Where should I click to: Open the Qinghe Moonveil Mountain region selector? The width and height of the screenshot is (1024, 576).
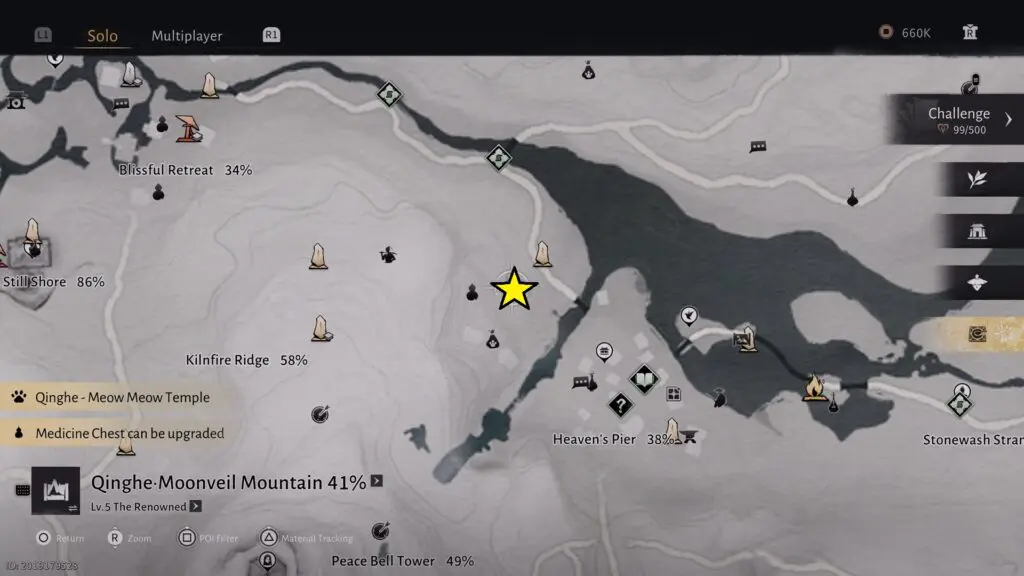click(x=228, y=483)
